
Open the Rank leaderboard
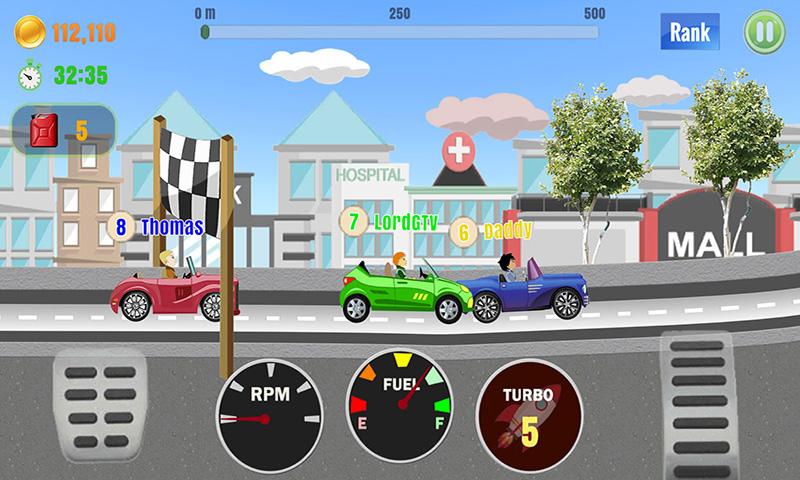[x=689, y=31]
